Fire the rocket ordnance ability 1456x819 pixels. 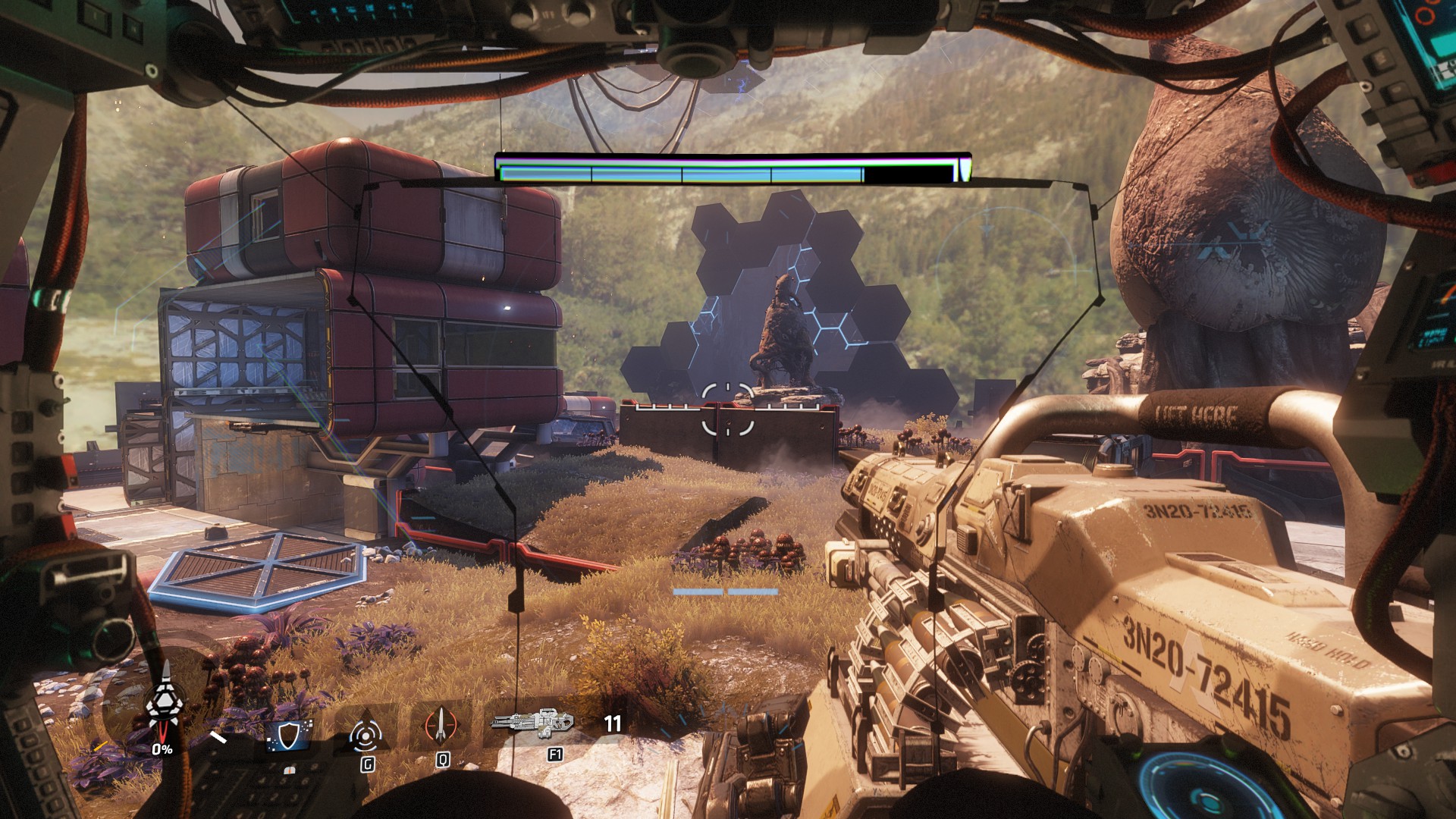tap(441, 726)
